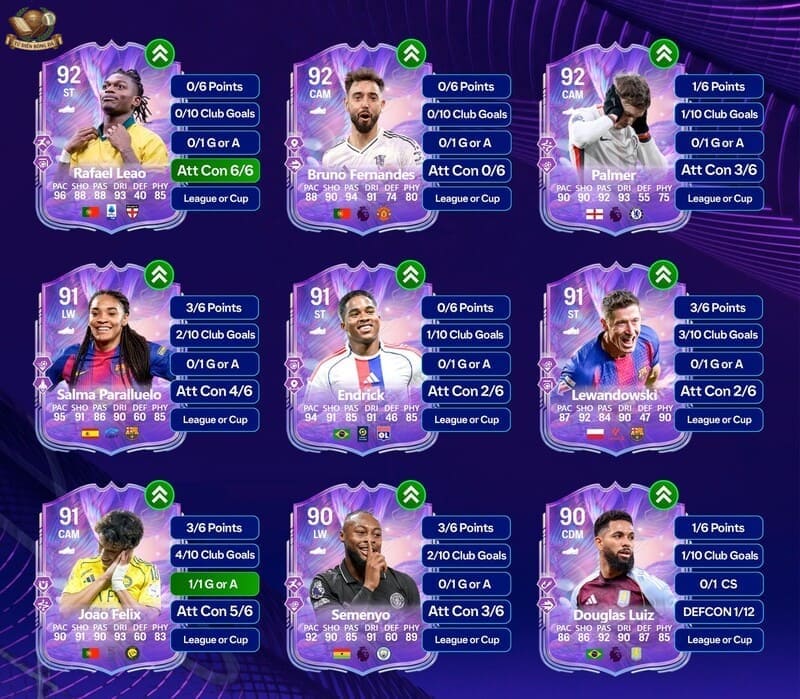The width and height of the screenshot is (800, 699).
Task: Click the completed Att Con 6/6 objective
Action: click(215, 170)
